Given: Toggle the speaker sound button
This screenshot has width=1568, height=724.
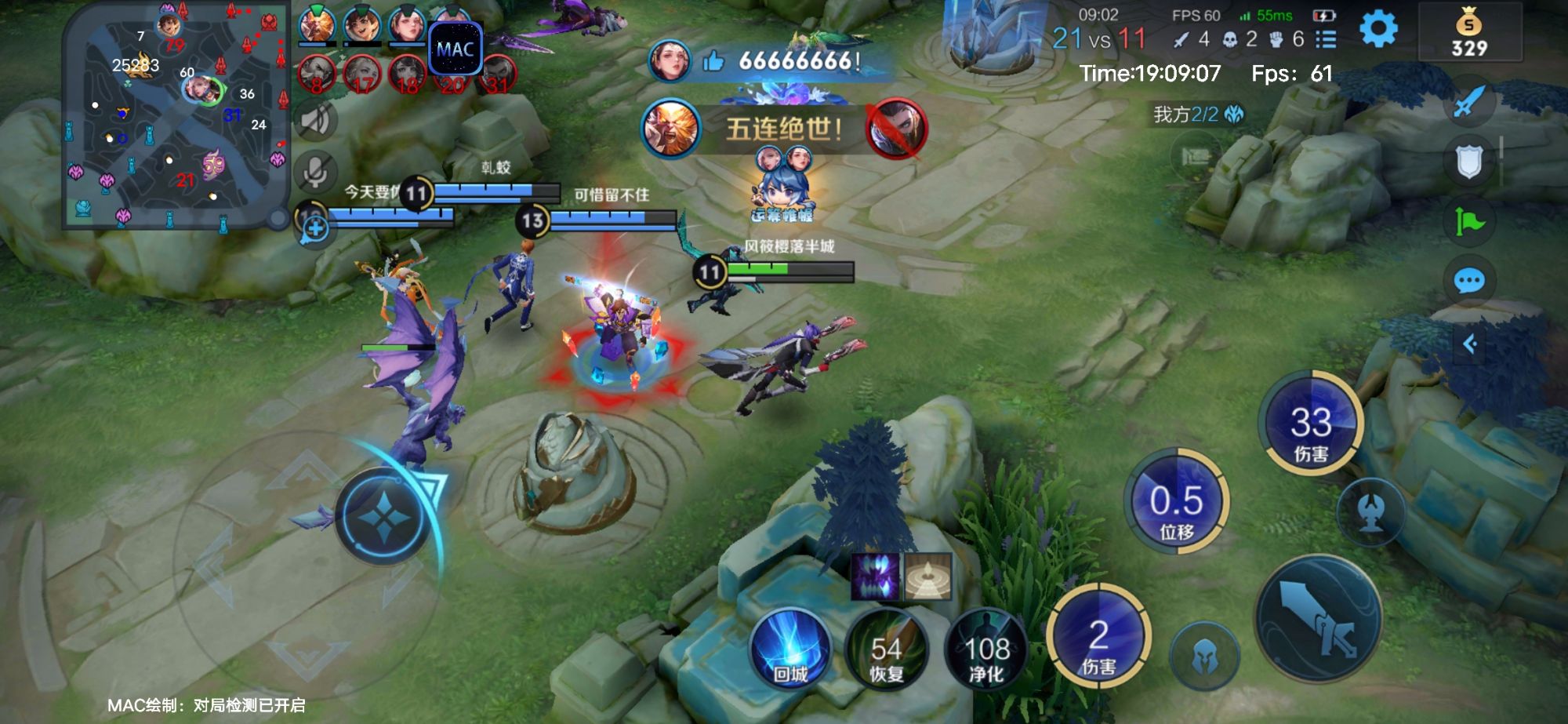Looking at the screenshot, I should tap(315, 120).
